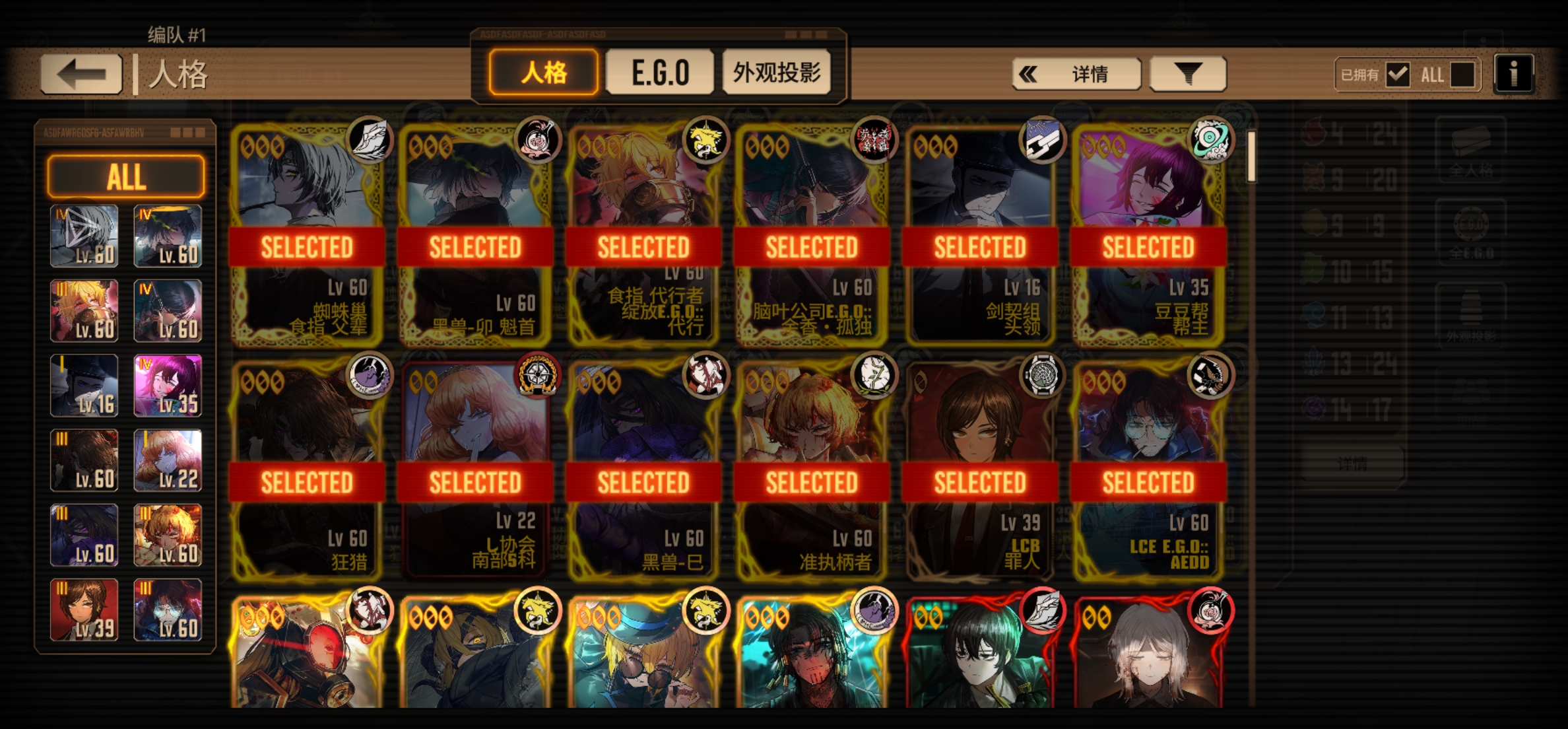Click the 全E.G.O coin icon on right panel

click(x=1471, y=225)
